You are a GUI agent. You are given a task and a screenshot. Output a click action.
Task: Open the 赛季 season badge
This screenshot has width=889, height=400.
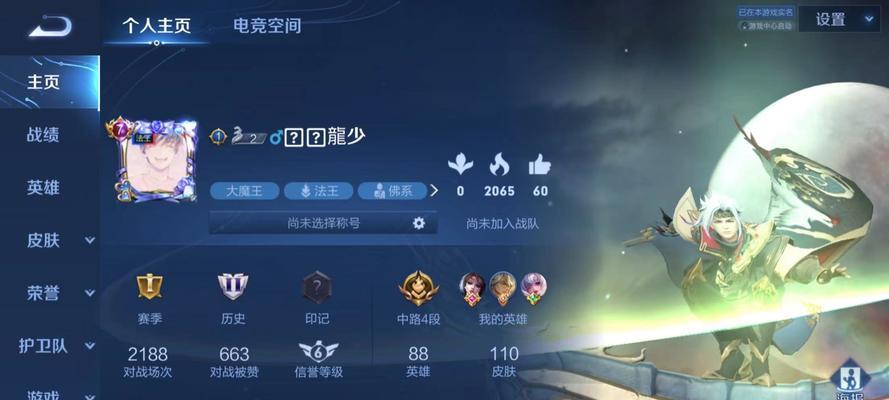pyautogui.click(x=150, y=288)
